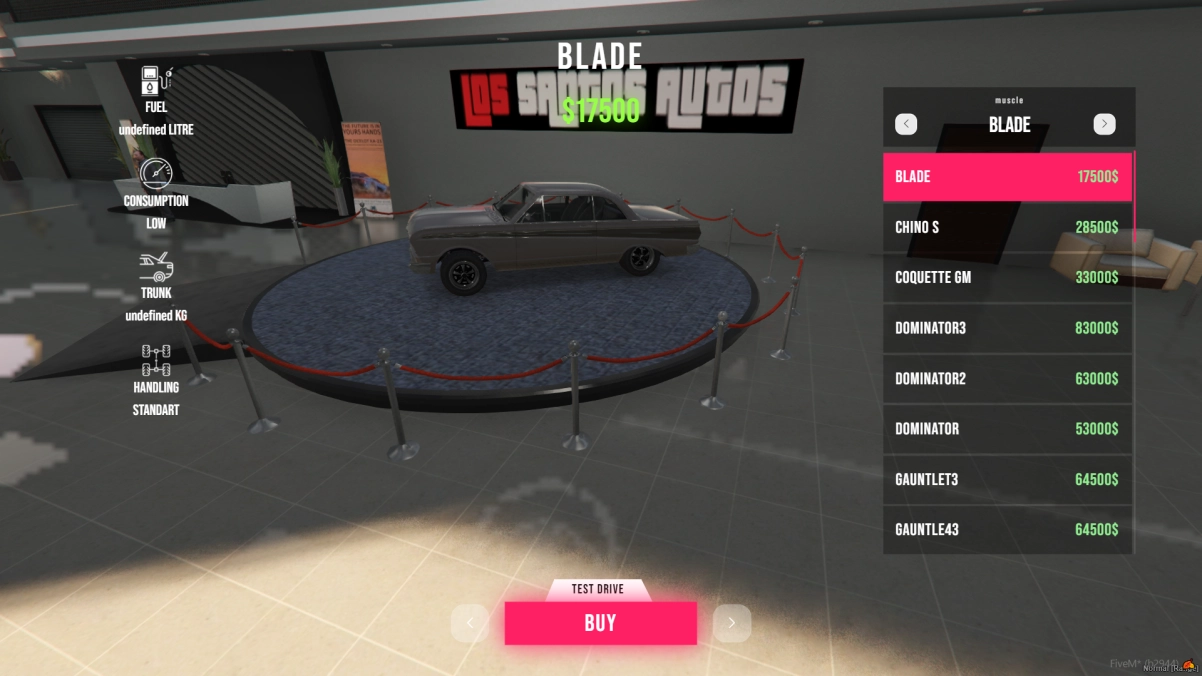Select the Gauntlet3 entry
The width and height of the screenshot is (1202, 676).
tap(1007, 480)
